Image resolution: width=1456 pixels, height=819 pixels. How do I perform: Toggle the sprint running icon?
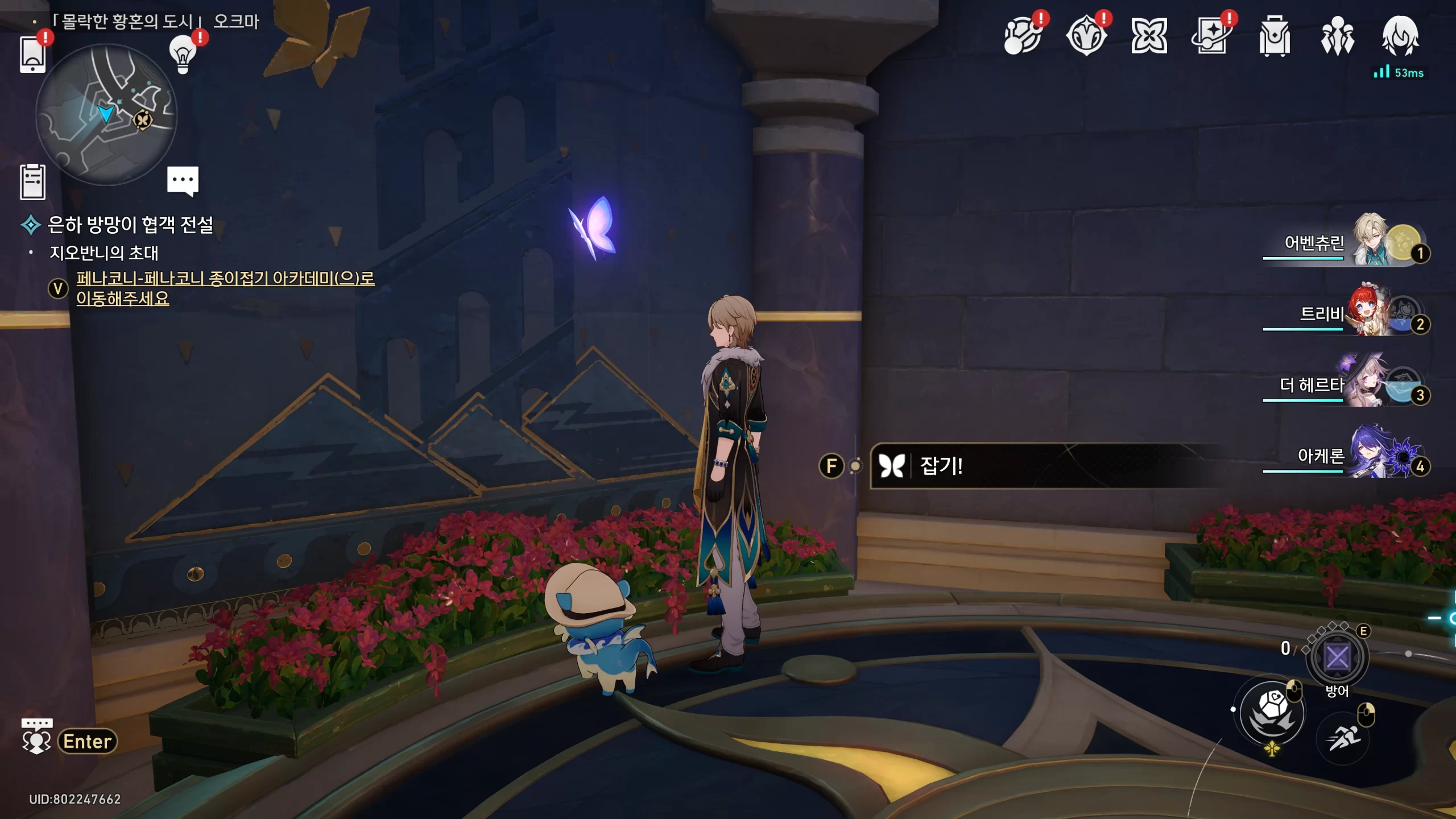point(1343,738)
